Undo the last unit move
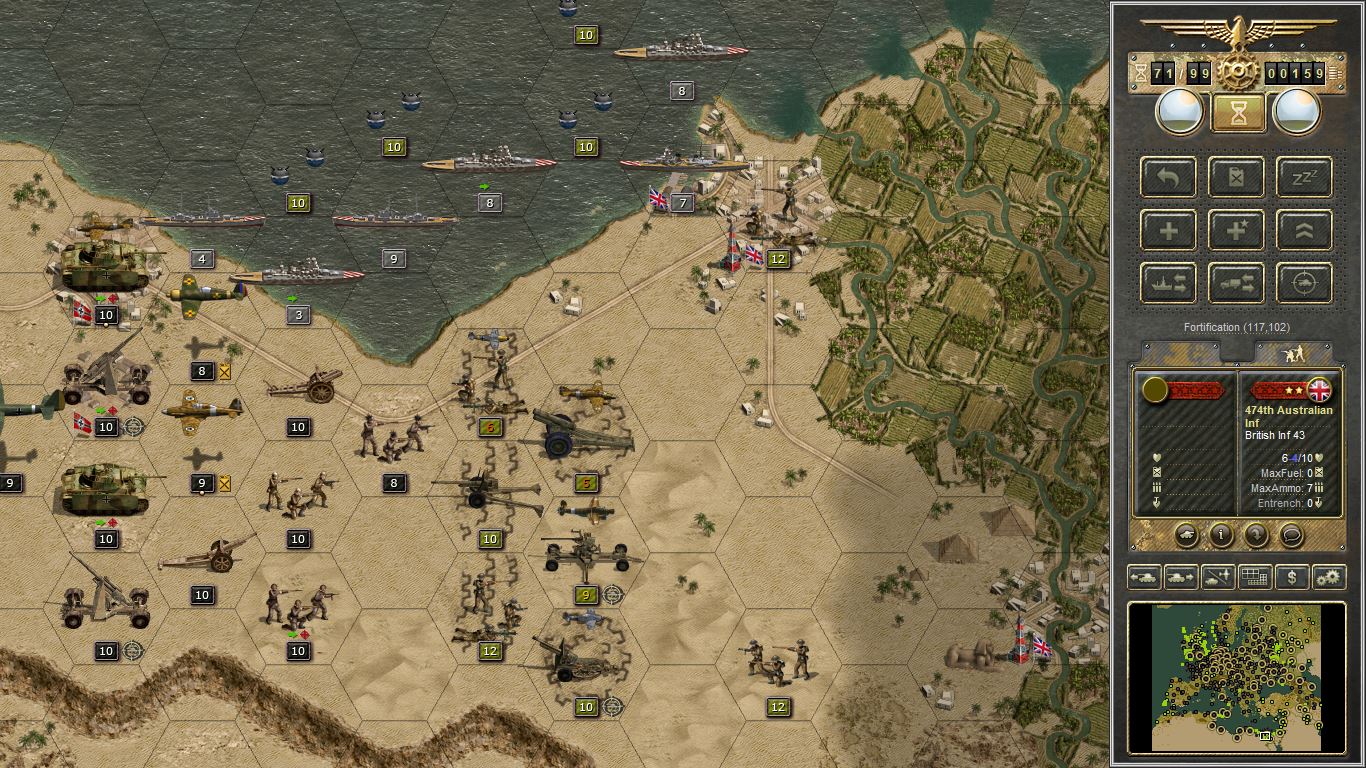 coord(1168,177)
